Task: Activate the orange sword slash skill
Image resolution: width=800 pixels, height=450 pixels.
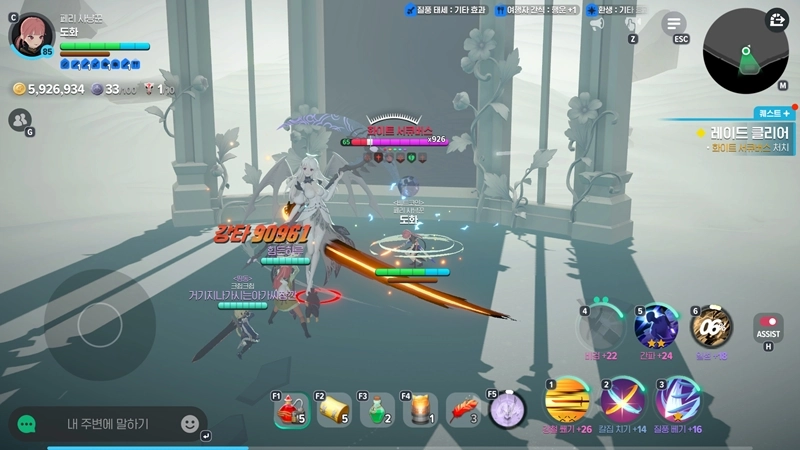Action: click(x=566, y=403)
